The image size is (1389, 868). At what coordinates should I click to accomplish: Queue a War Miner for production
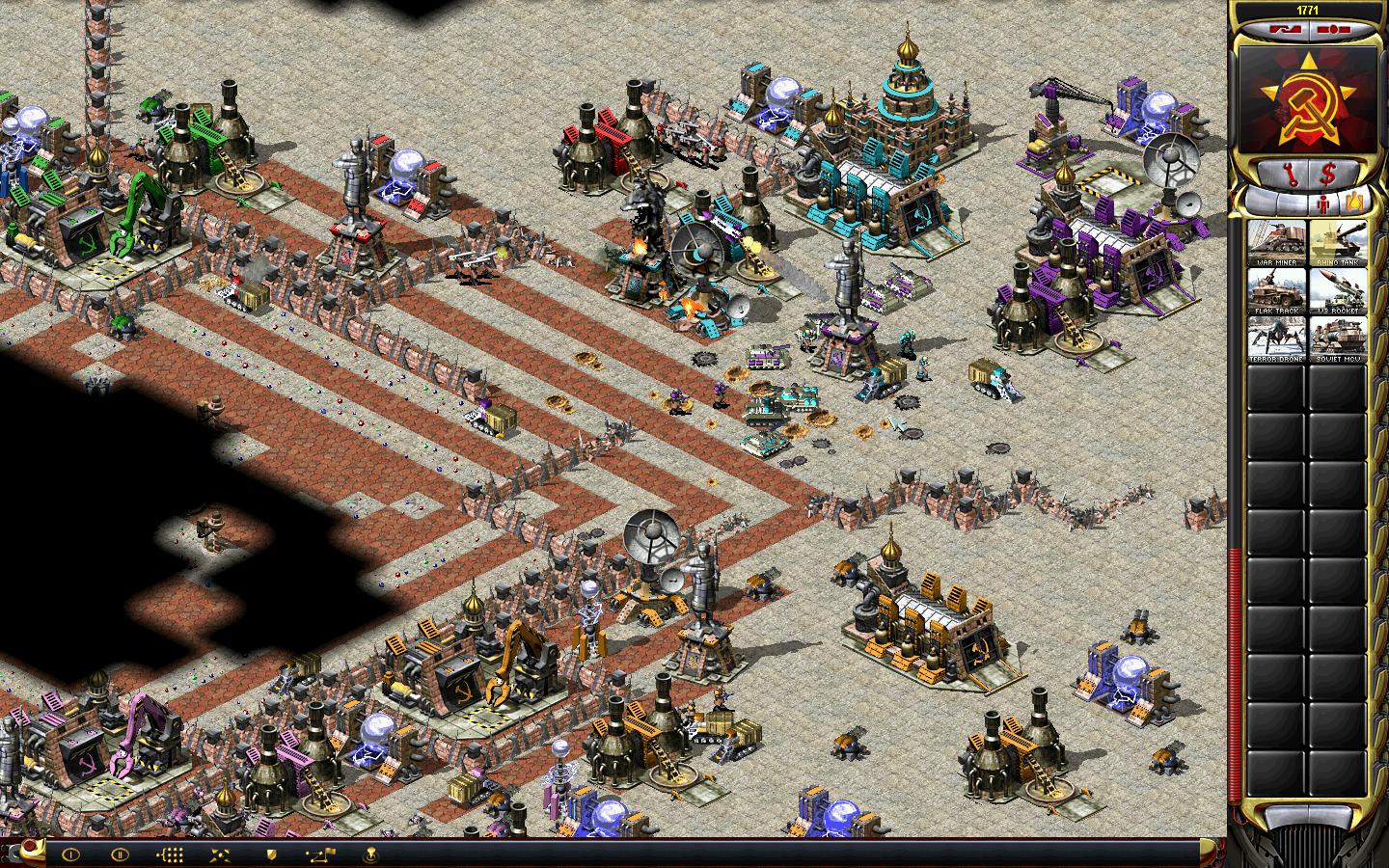[x=1277, y=243]
